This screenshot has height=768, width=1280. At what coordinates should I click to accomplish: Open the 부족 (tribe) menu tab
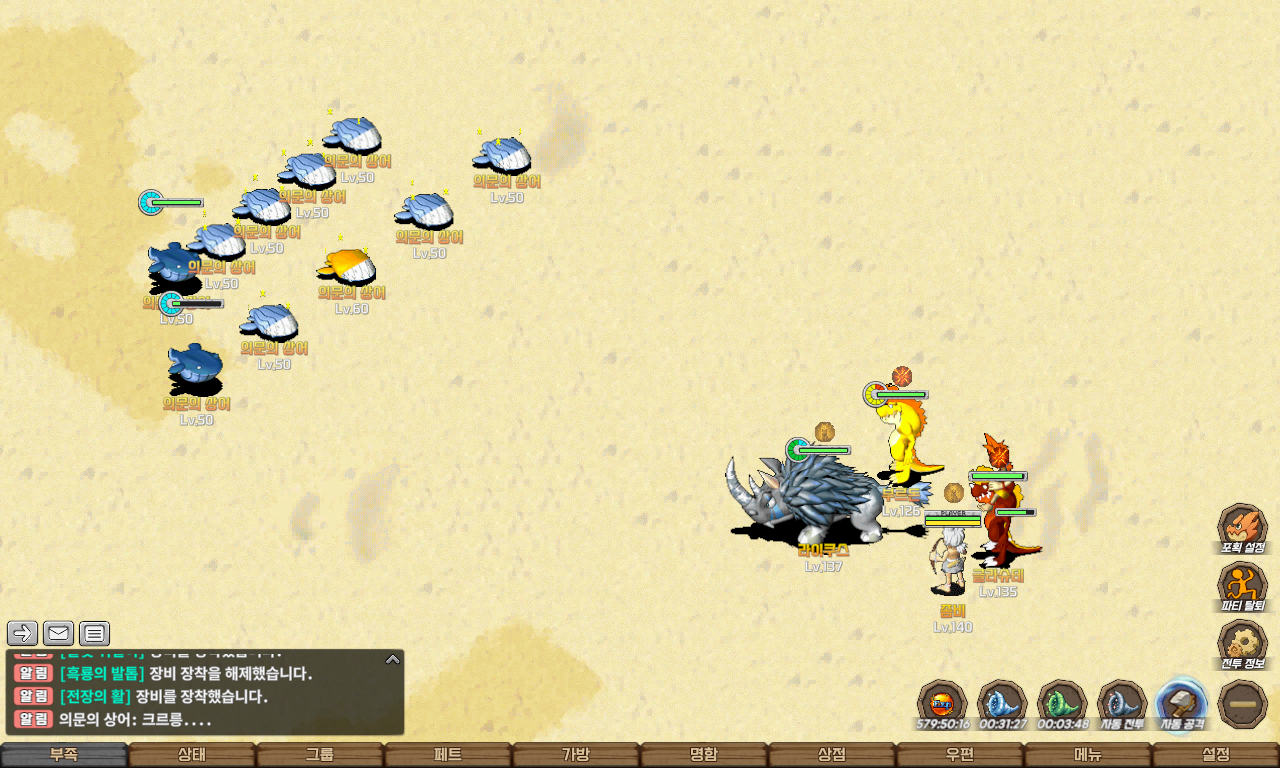coord(64,755)
